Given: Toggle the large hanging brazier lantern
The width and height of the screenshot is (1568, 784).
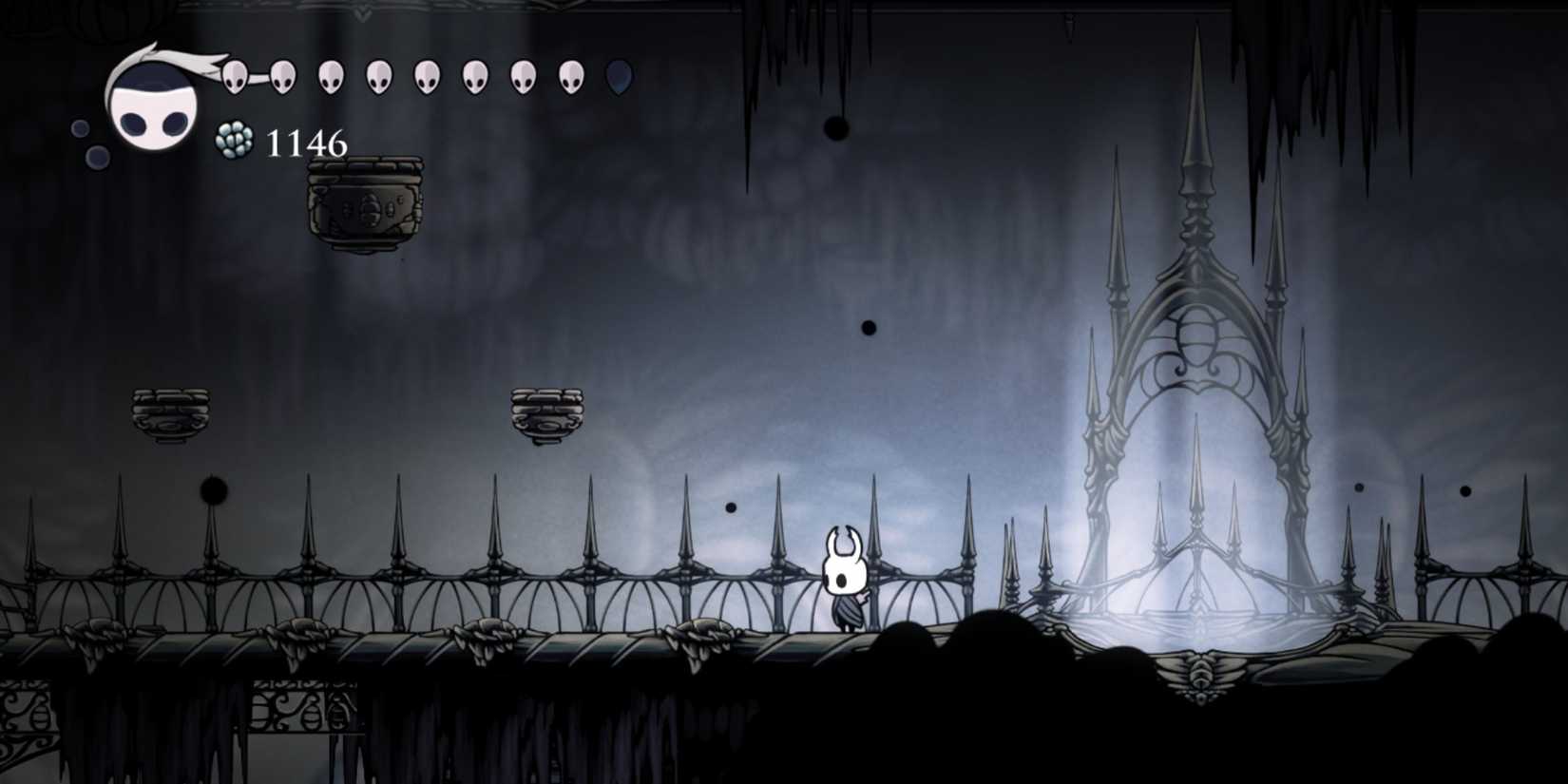Looking at the screenshot, I should [x=366, y=204].
